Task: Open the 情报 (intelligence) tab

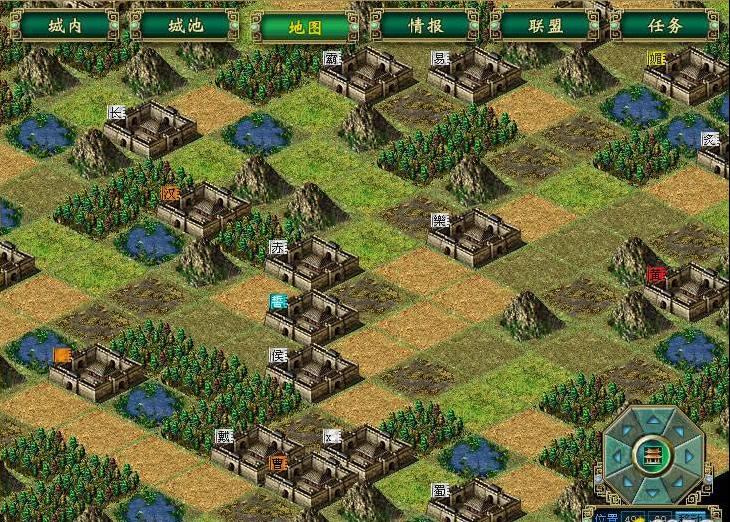Action: point(425,25)
